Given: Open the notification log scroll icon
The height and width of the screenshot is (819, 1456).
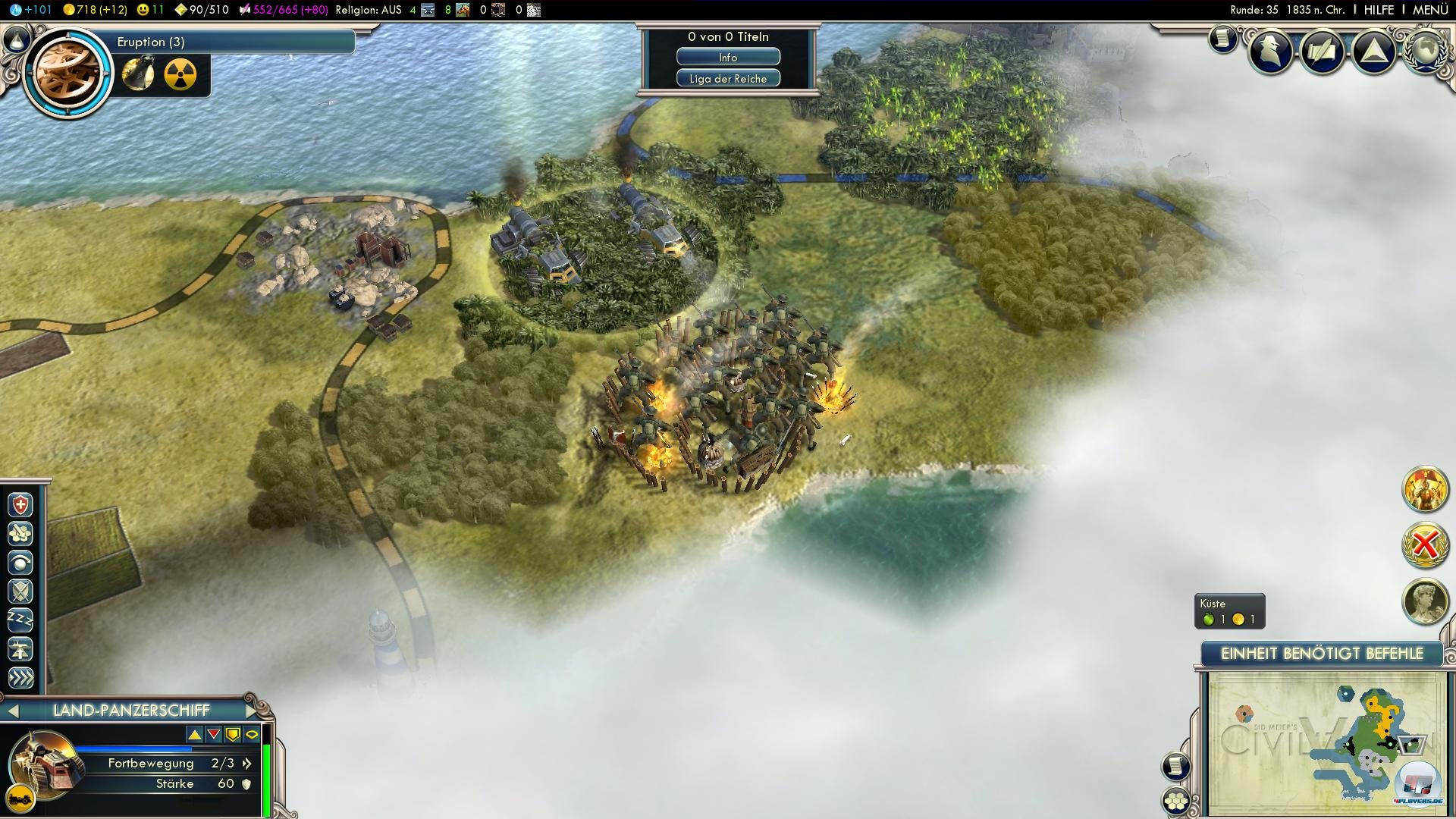Looking at the screenshot, I should point(1222,38).
